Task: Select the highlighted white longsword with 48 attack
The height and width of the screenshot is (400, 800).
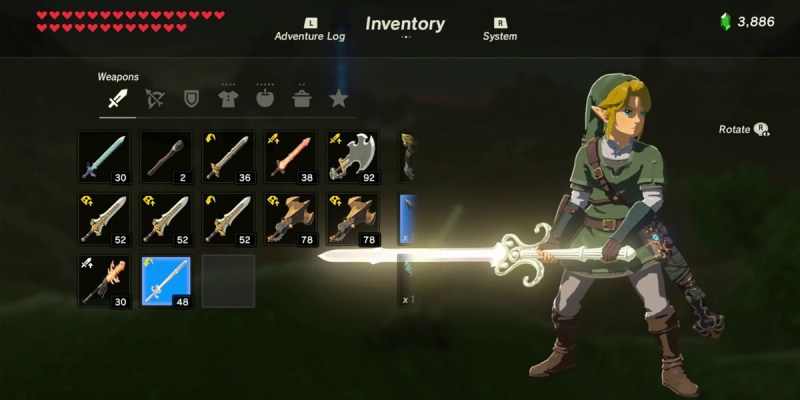Action: 167,281
